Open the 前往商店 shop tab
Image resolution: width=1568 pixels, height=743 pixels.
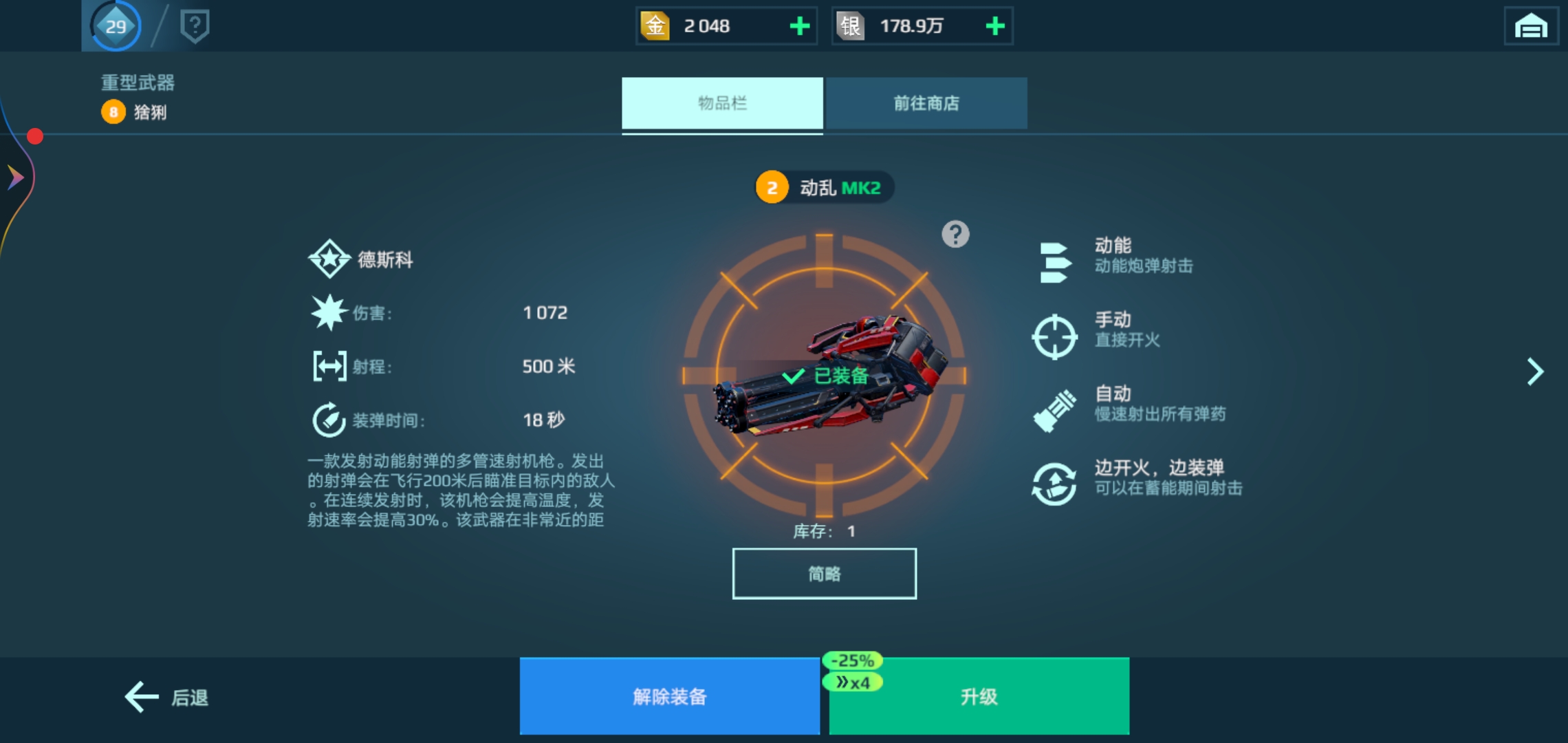[926, 103]
